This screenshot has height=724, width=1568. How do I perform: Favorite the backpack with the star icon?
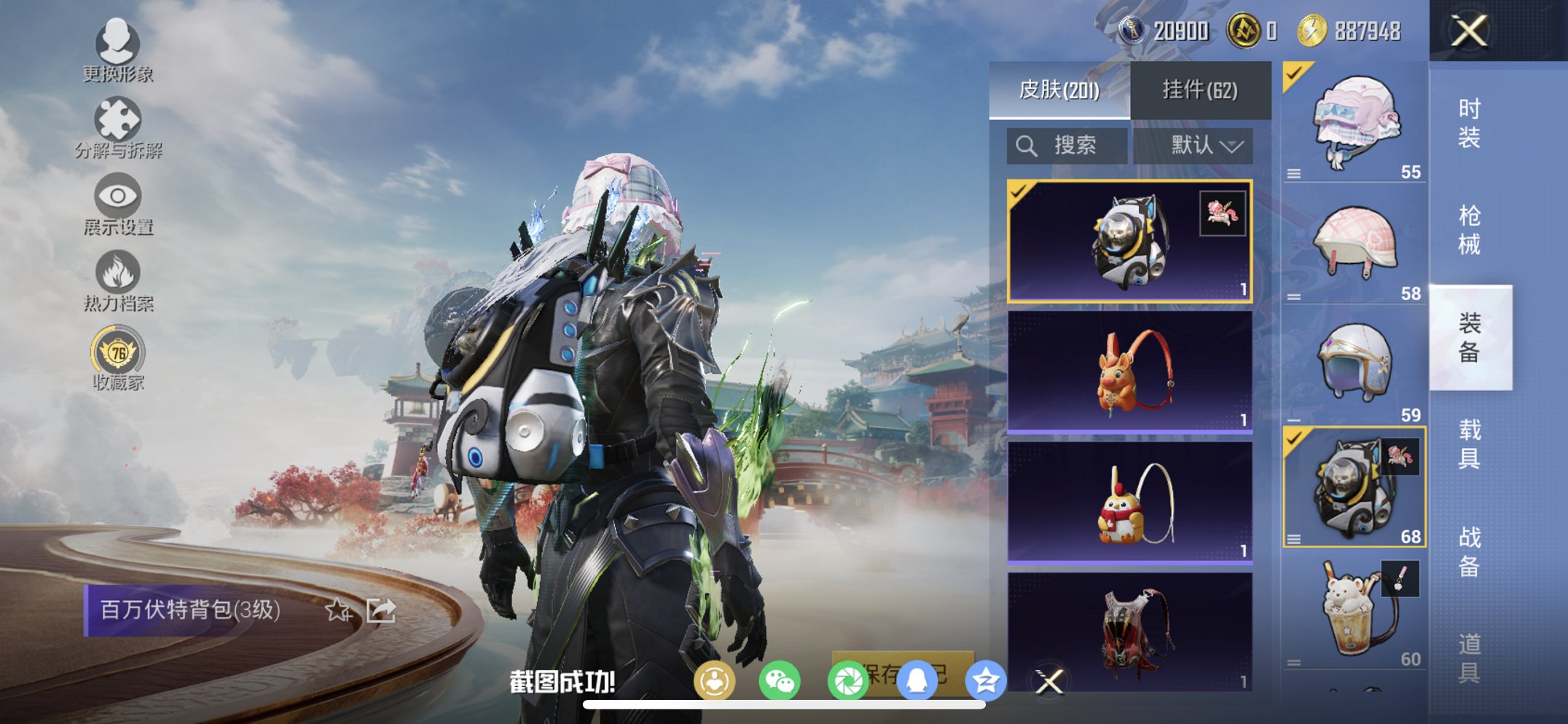point(337,610)
